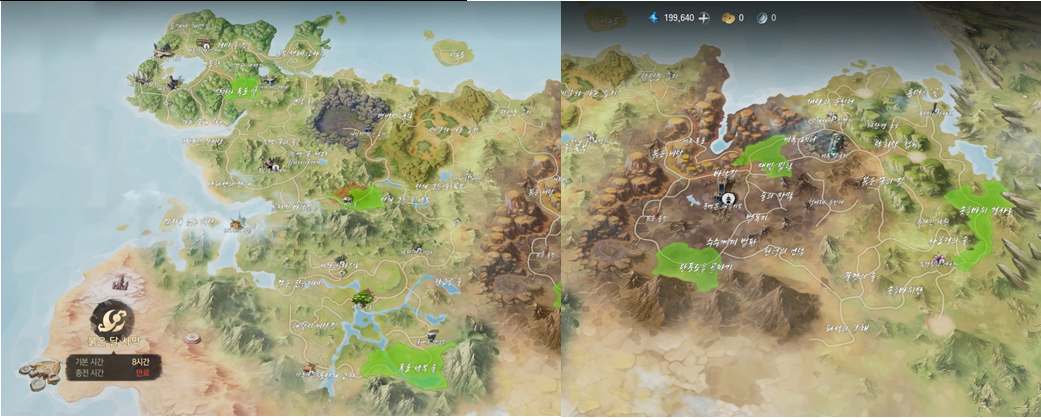Click the plus button beside 199,640 currency
Screen dimensions: 1041x418
pyautogui.click(x=704, y=18)
